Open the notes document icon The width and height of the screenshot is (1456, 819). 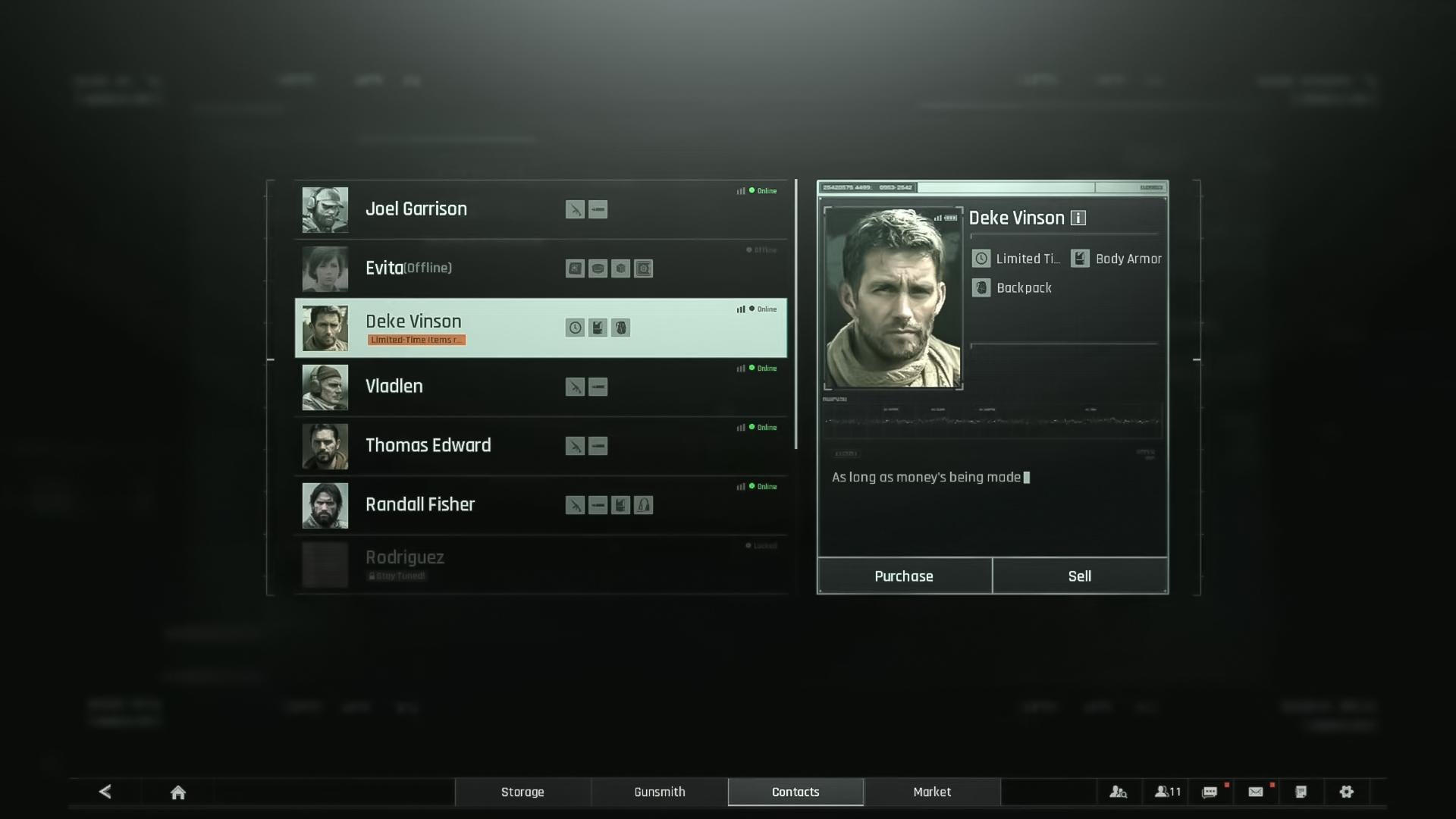pyautogui.click(x=1301, y=792)
